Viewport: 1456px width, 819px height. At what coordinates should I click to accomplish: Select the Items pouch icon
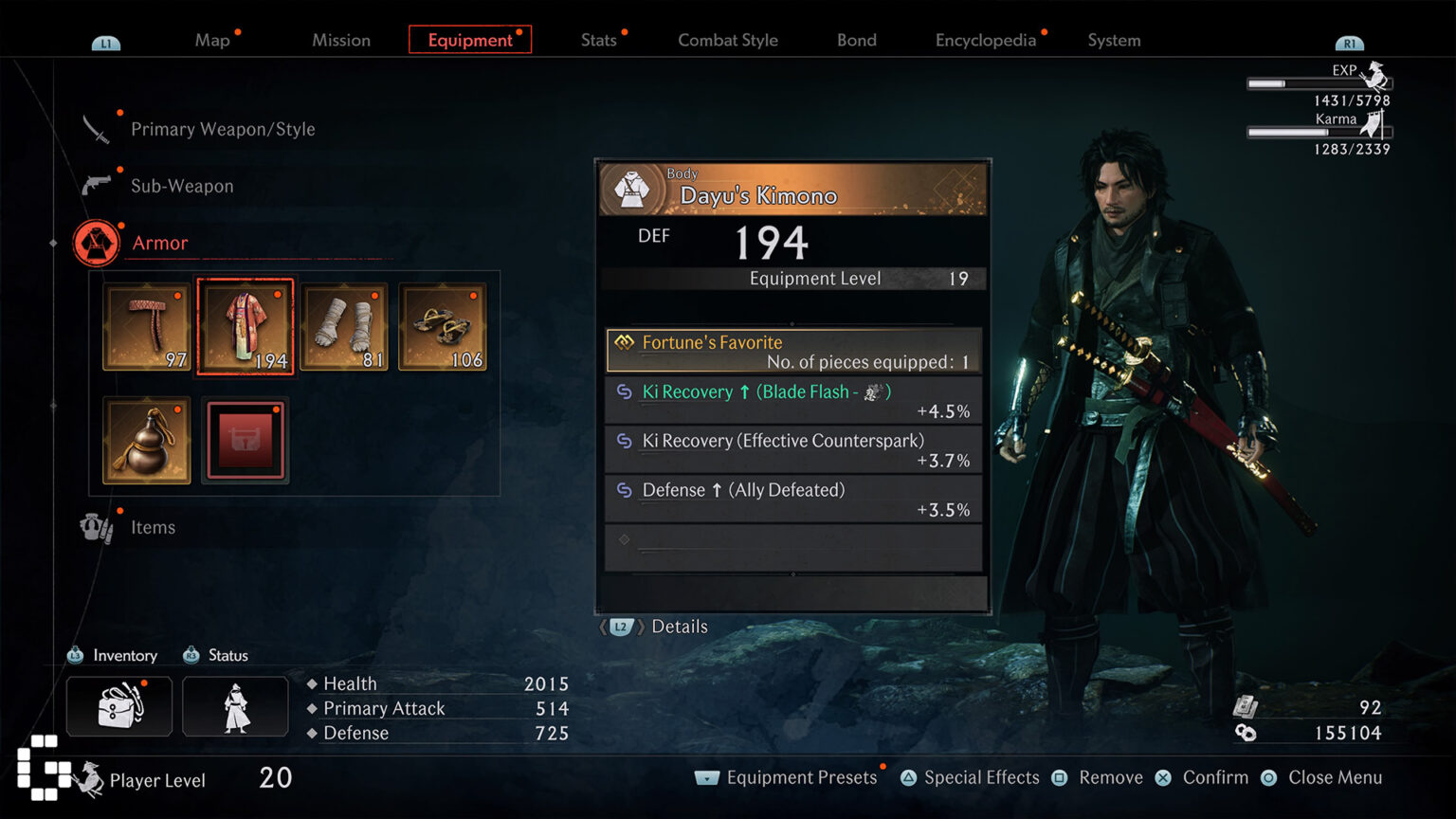[95, 526]
